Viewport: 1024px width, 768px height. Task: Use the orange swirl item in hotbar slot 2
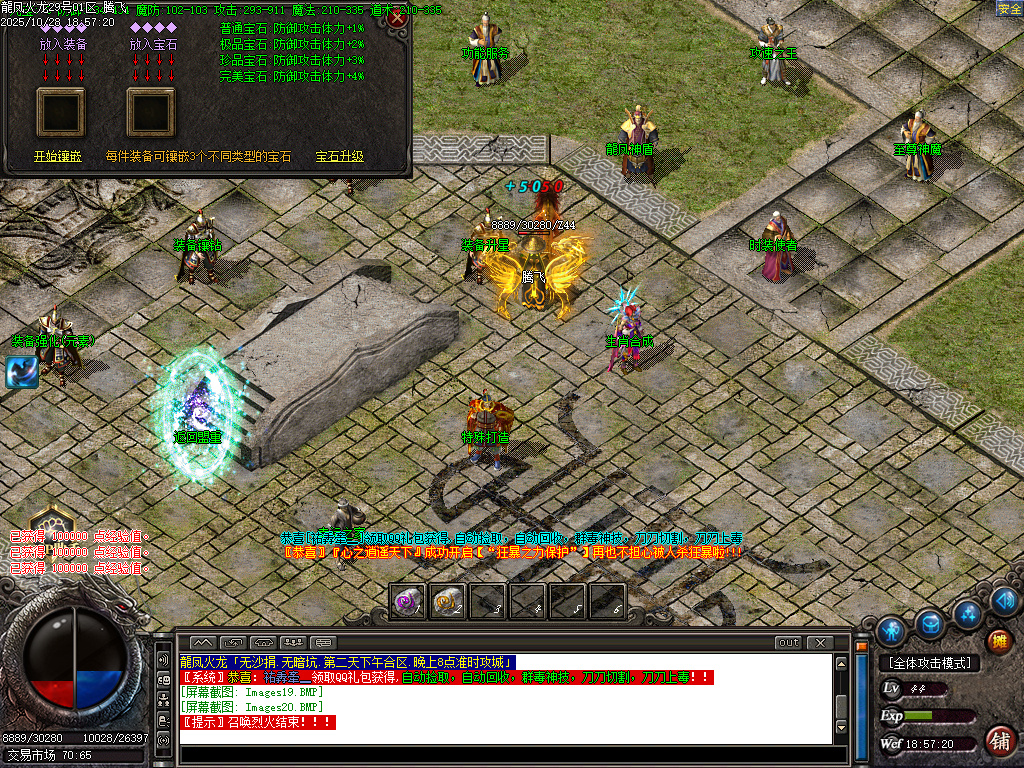tap(447, 601)
